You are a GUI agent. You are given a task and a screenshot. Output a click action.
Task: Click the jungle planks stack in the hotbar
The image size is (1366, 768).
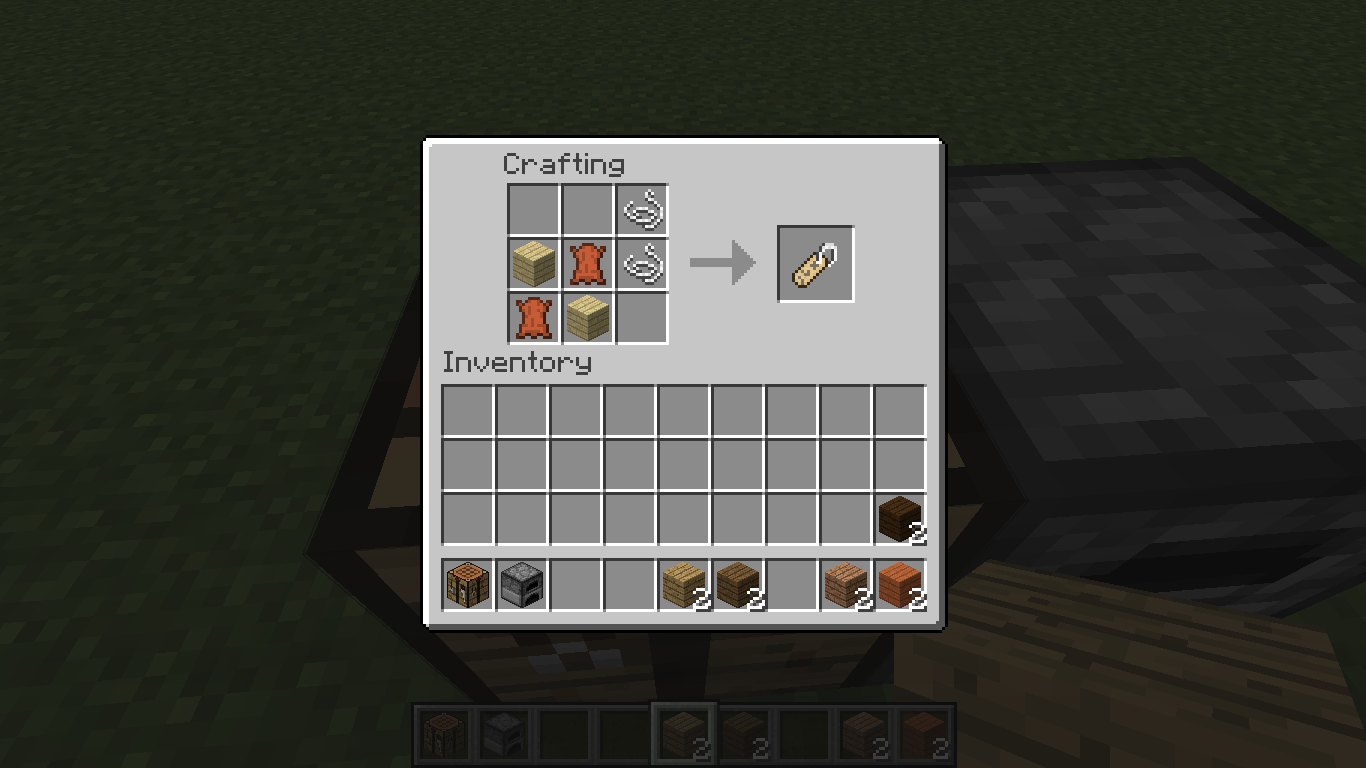pyautogui.click(x=844, y=585)
